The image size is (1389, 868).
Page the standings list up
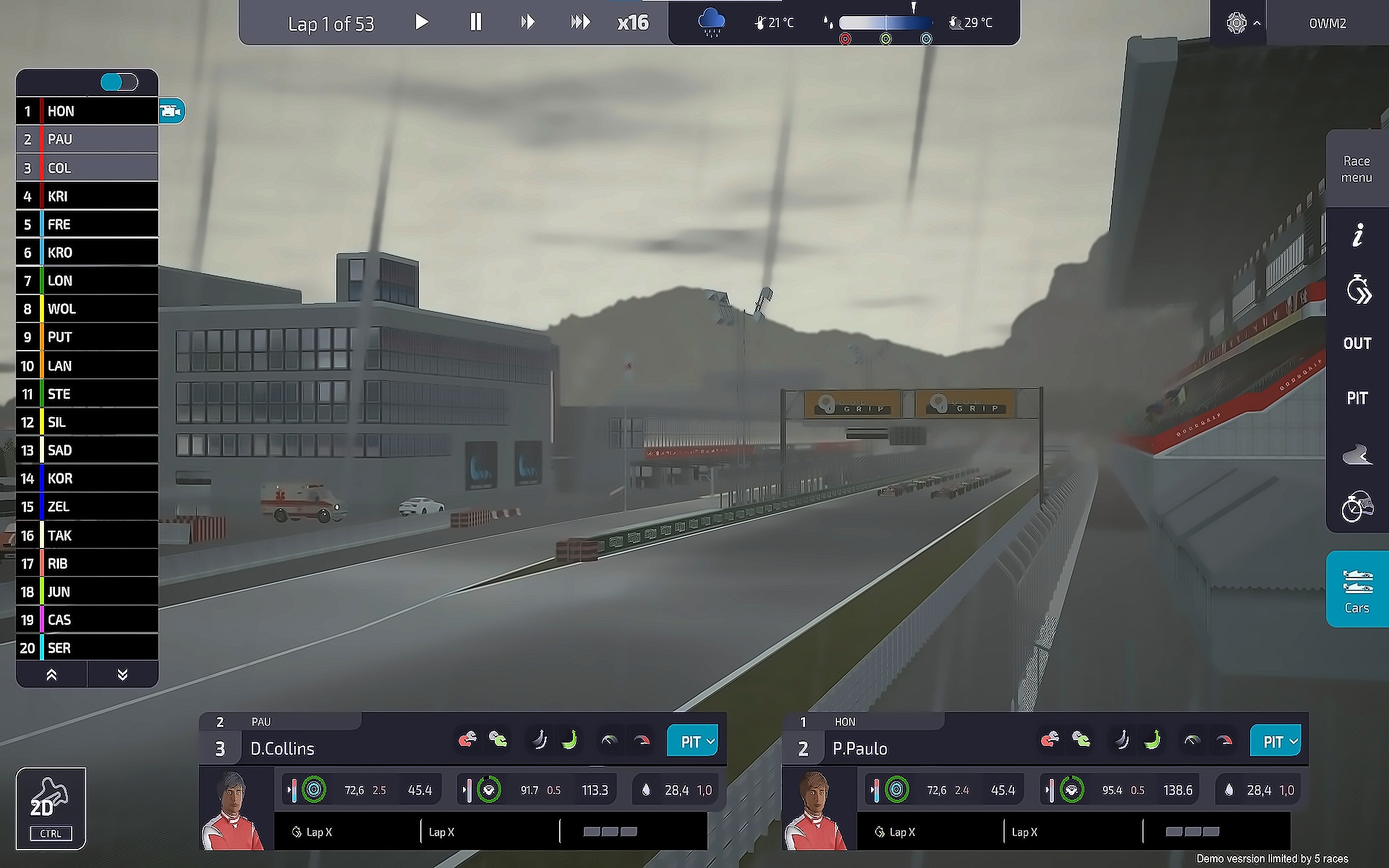(52, 675)
